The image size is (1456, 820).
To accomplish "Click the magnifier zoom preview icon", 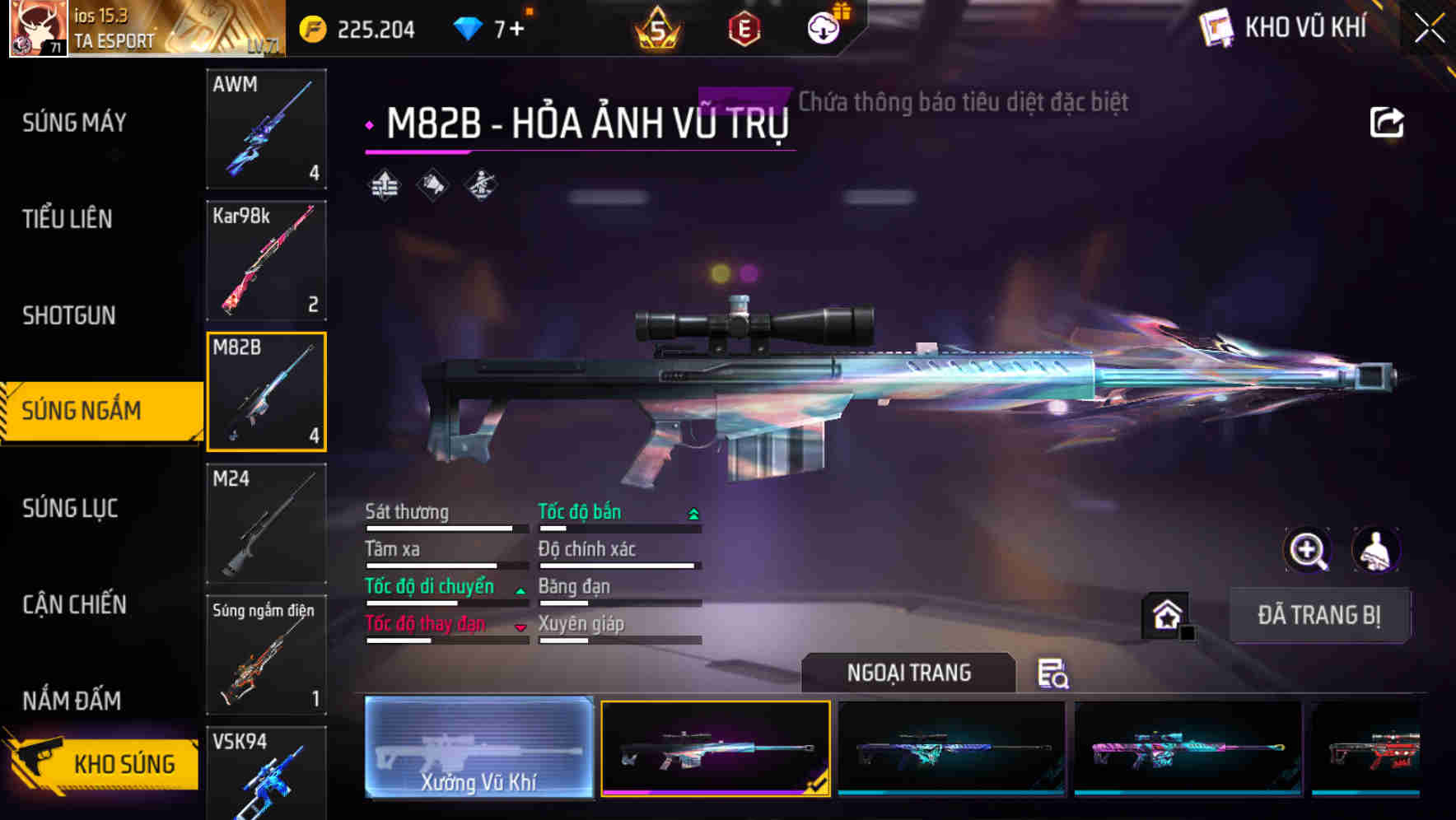I will click(1308, 550).
